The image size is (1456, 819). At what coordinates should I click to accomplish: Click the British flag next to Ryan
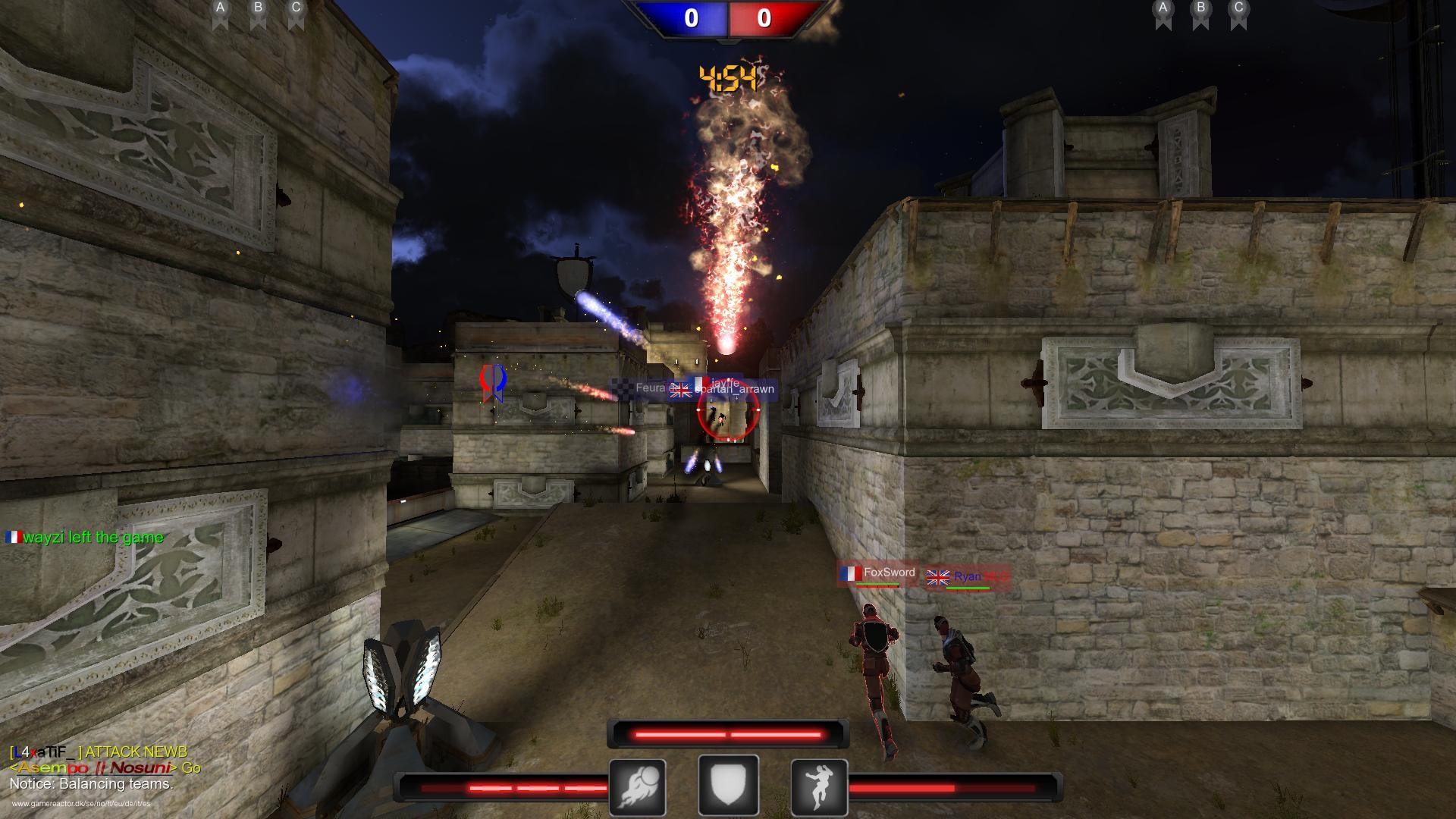tap(938, 576)
